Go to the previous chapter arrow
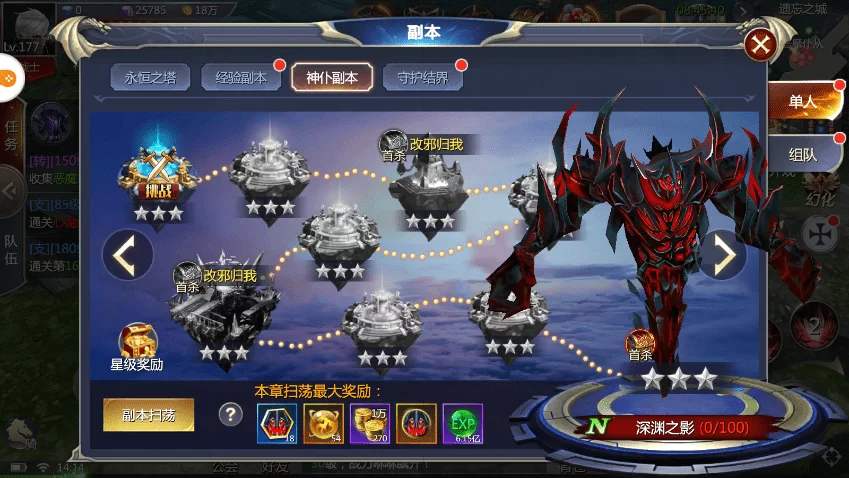849x478 pixels. tap(127, 256)
